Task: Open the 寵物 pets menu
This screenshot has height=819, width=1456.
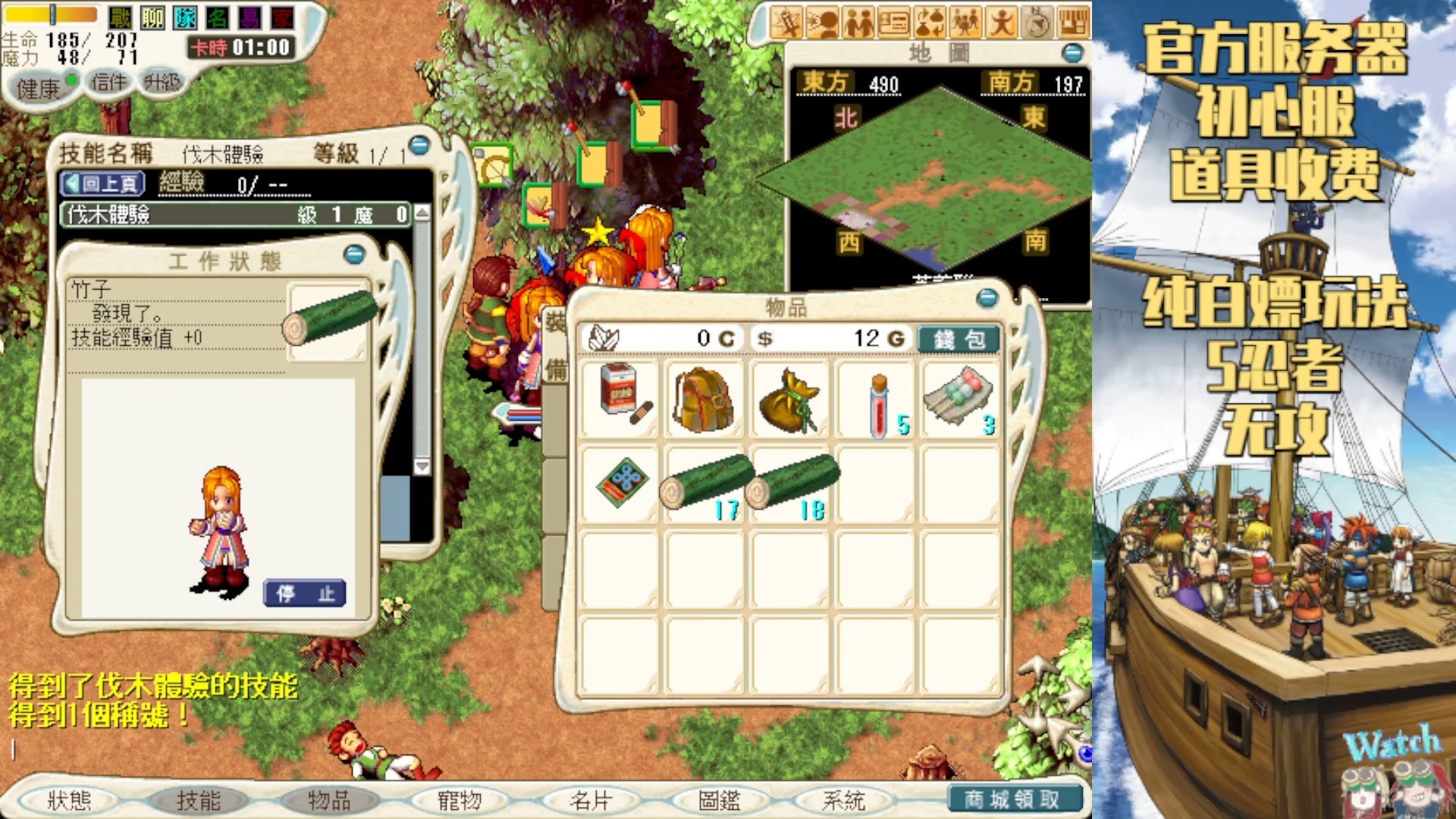Action: pyautogui.click(x=460, y=800)
